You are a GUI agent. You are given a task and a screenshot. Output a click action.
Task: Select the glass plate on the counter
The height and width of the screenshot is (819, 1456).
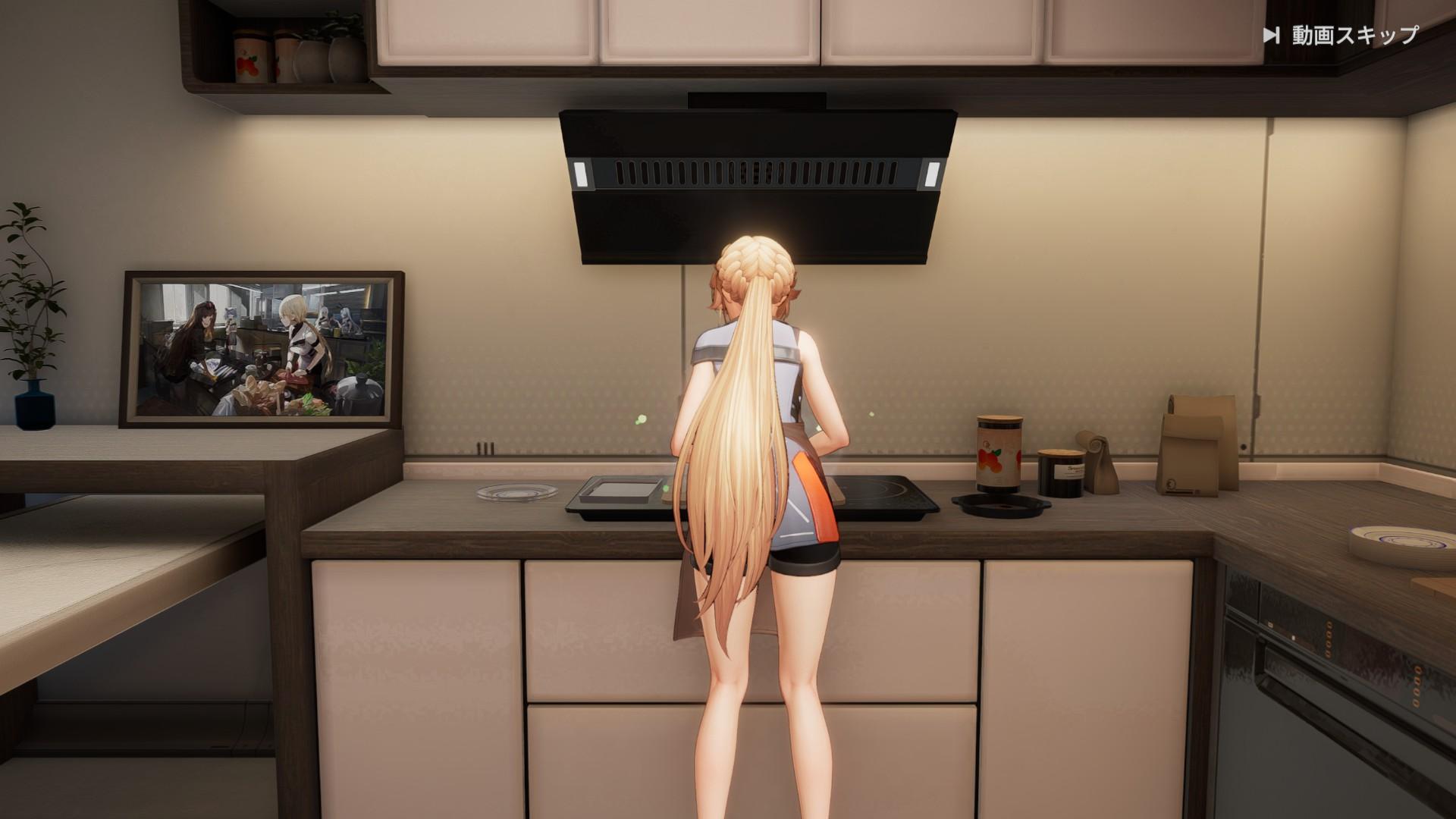514,493
